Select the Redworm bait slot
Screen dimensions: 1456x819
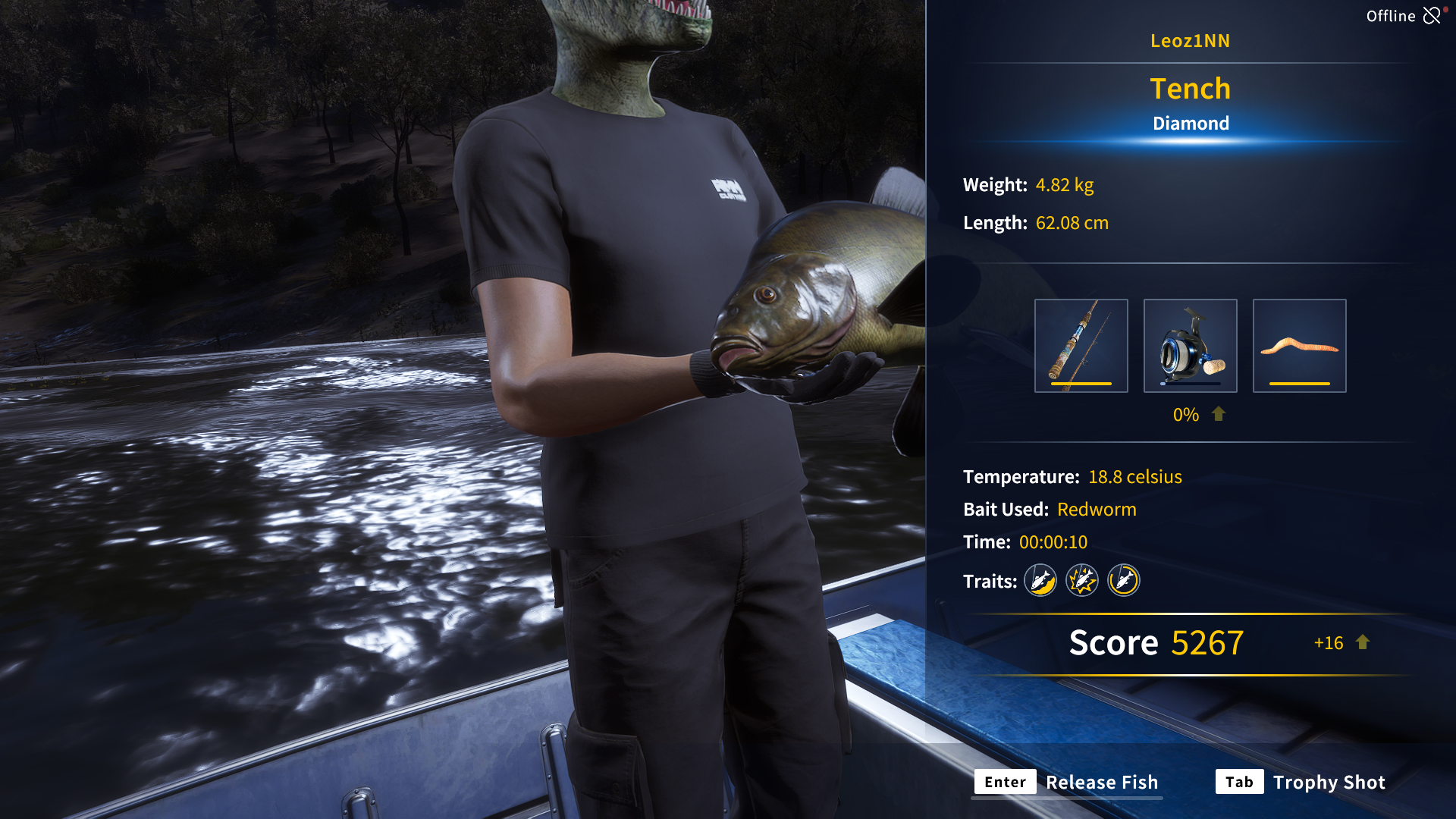click(1299, 346)
